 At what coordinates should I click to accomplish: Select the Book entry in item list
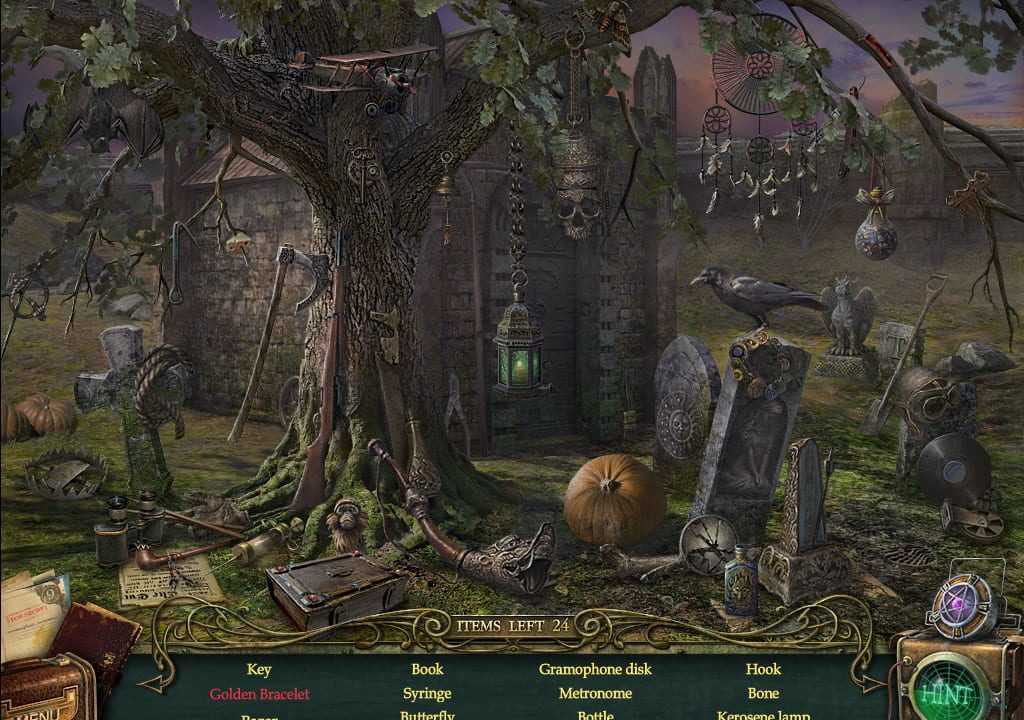427,669
